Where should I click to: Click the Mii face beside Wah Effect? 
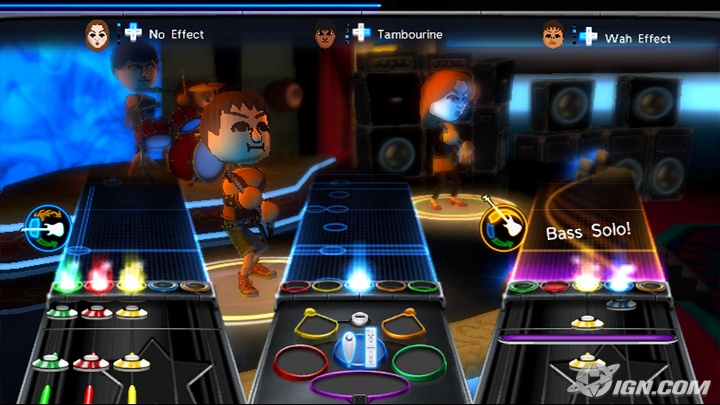click(x=553, y=35)
